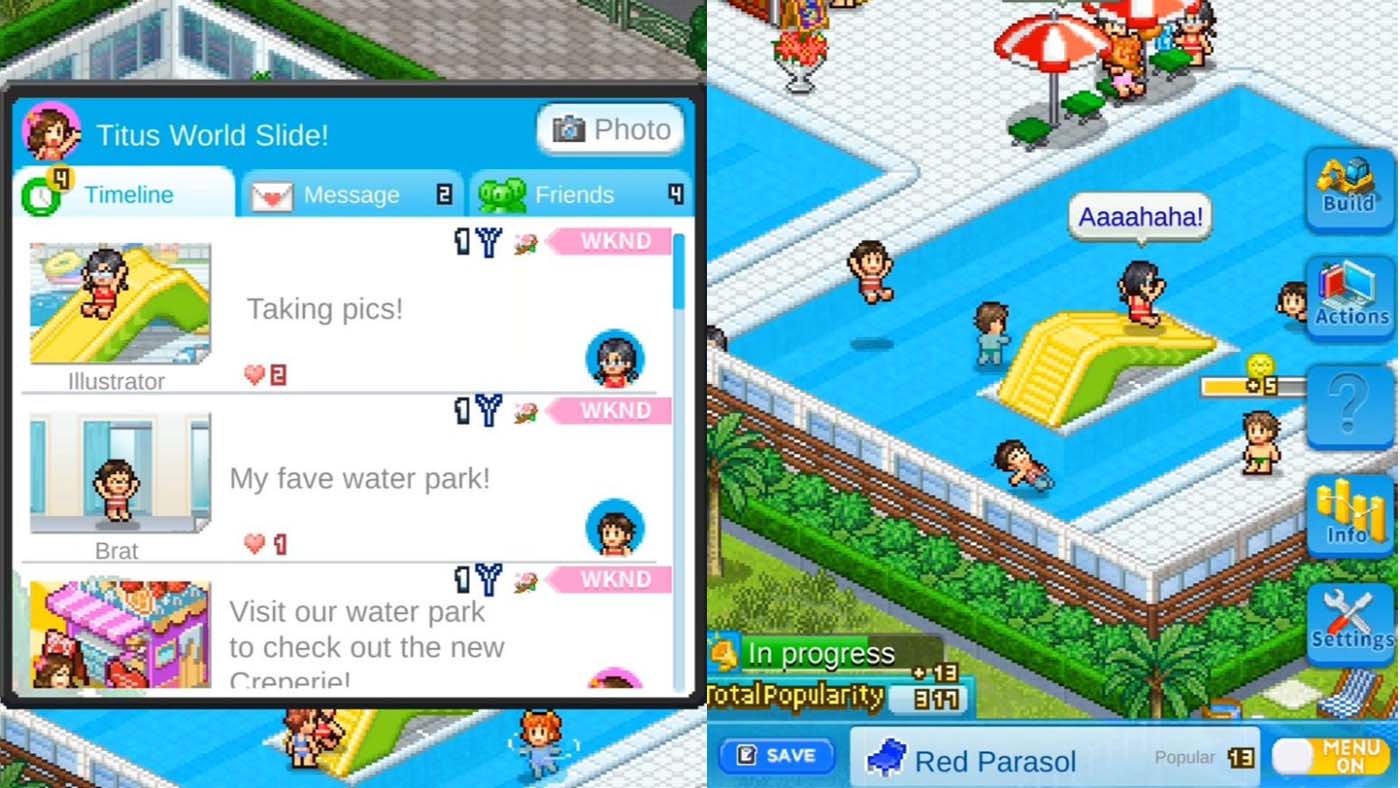Screen dimensions: 1400x788
Task: Toggle the MENU ON switch
Action: coord(1330,753)
